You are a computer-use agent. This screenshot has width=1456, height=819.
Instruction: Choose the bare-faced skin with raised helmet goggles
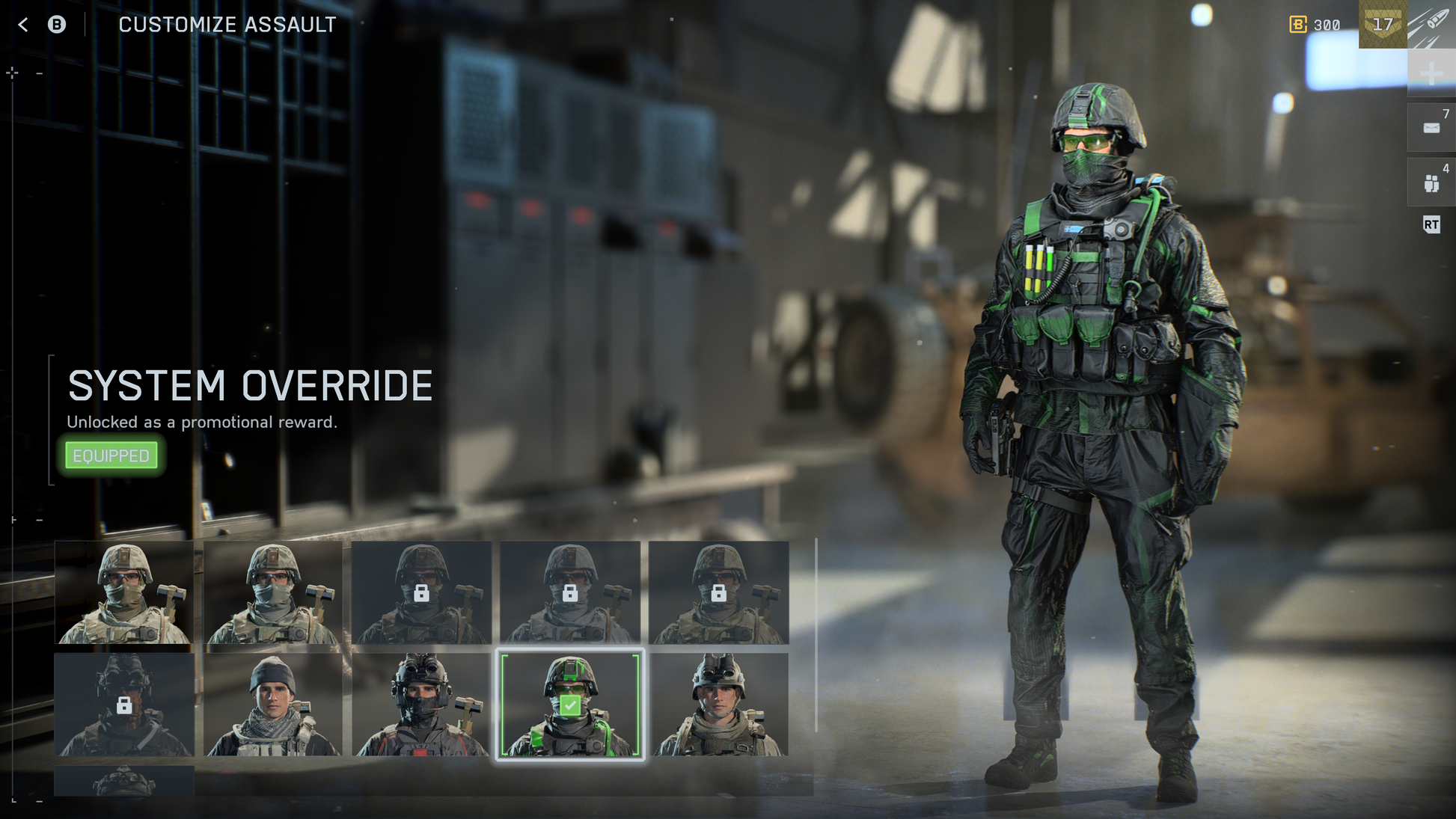[718, 704]
